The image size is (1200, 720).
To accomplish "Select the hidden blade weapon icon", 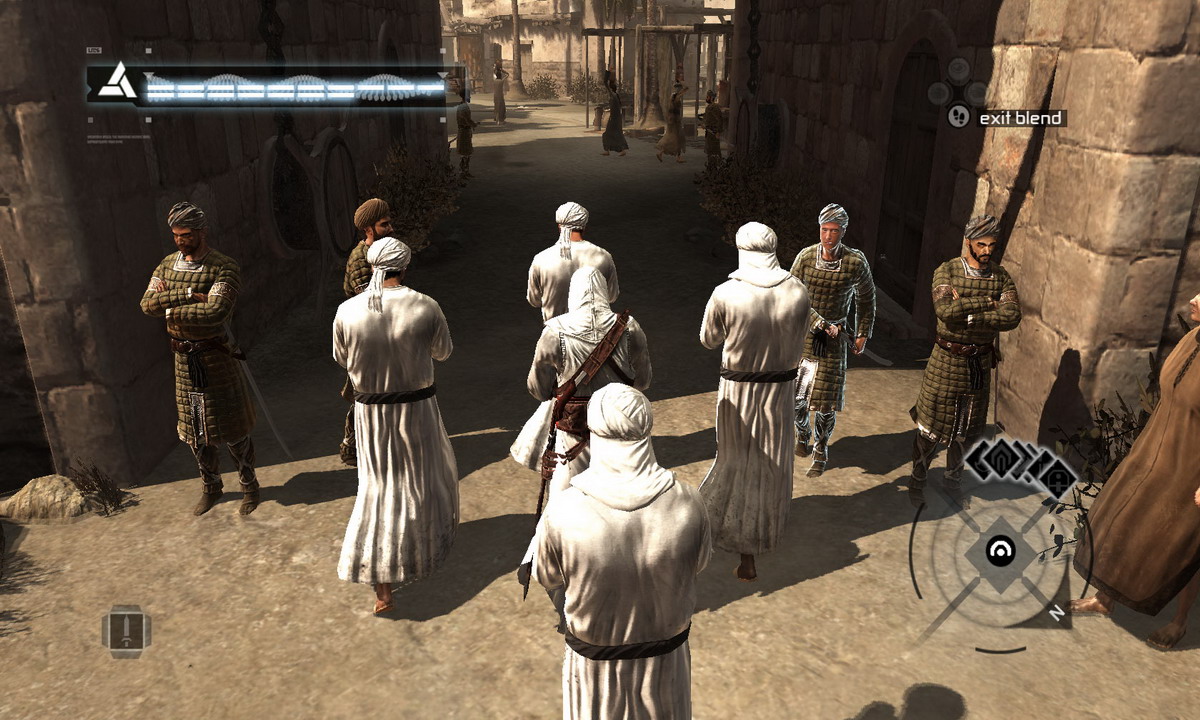I will click(126, 631).
